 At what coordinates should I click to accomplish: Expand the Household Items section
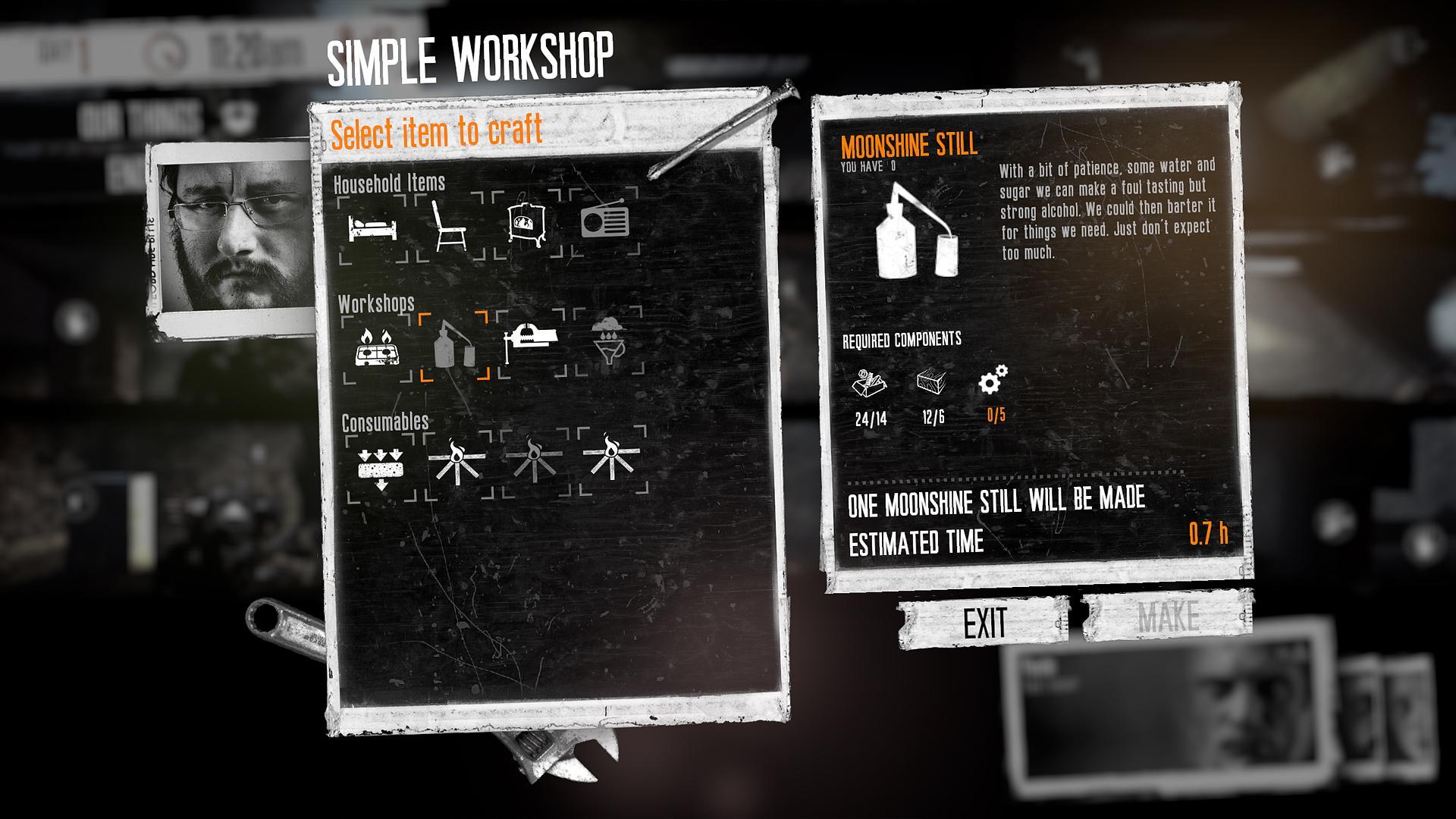pyautogui.click(x=391, y=183)
